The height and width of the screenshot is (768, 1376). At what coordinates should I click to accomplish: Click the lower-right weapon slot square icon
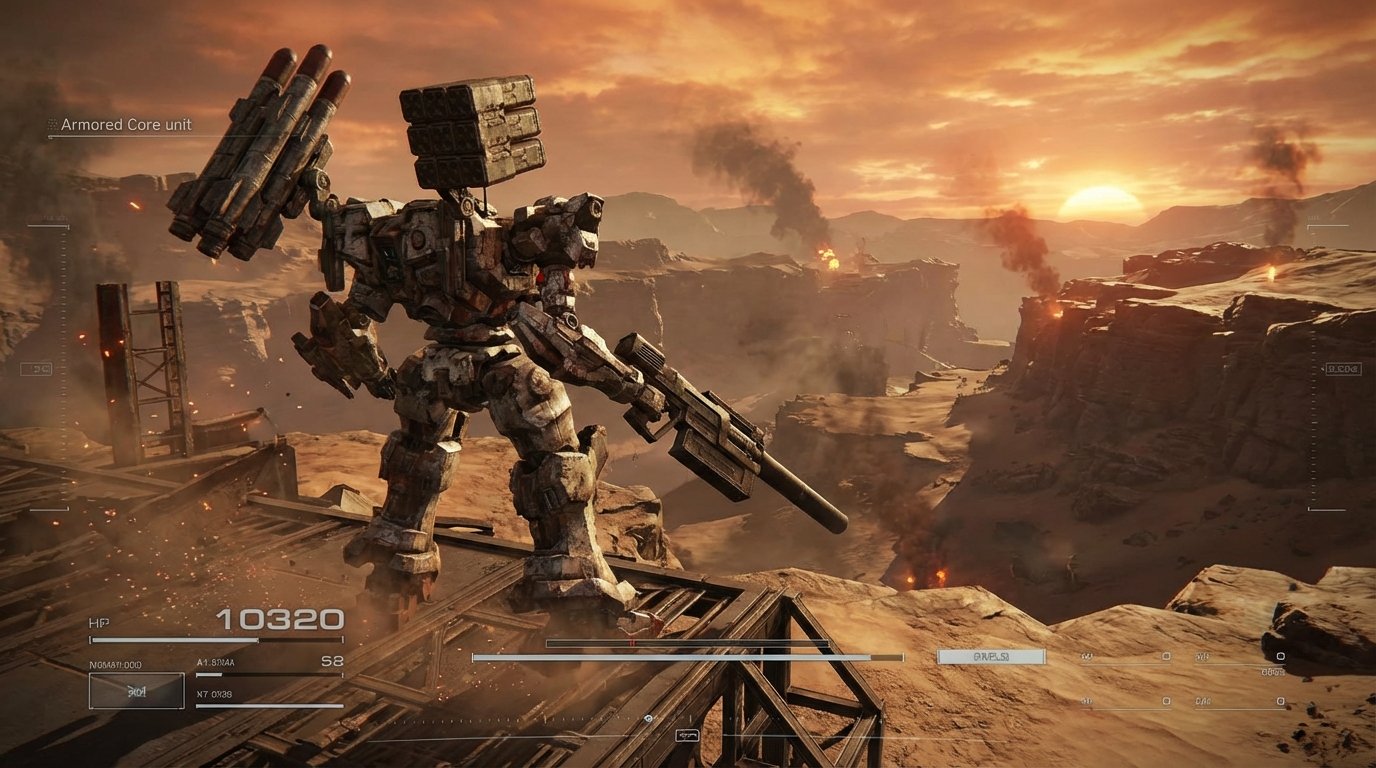pyautogui.click(x=1280, y=702)
